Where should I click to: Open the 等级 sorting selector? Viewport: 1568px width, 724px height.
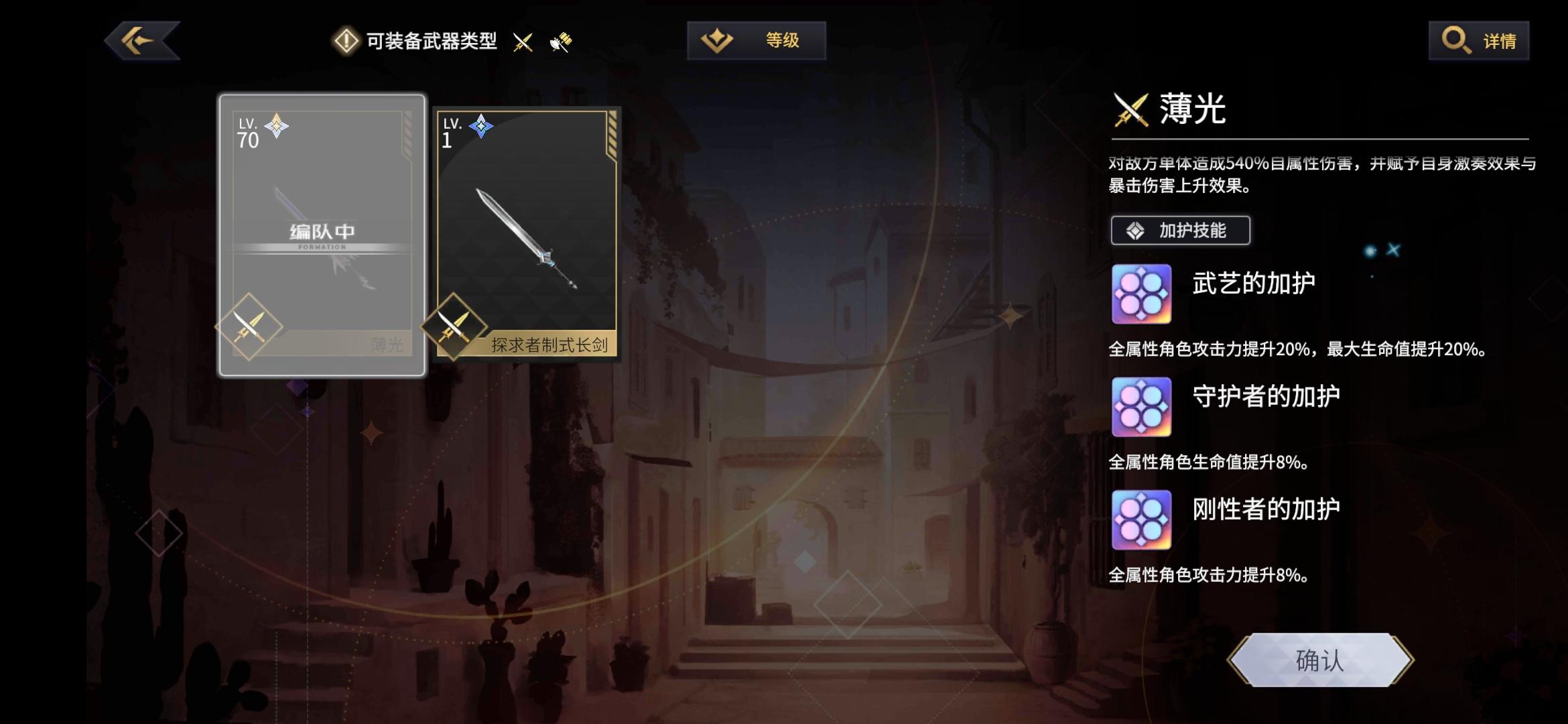tap(755, 40)
